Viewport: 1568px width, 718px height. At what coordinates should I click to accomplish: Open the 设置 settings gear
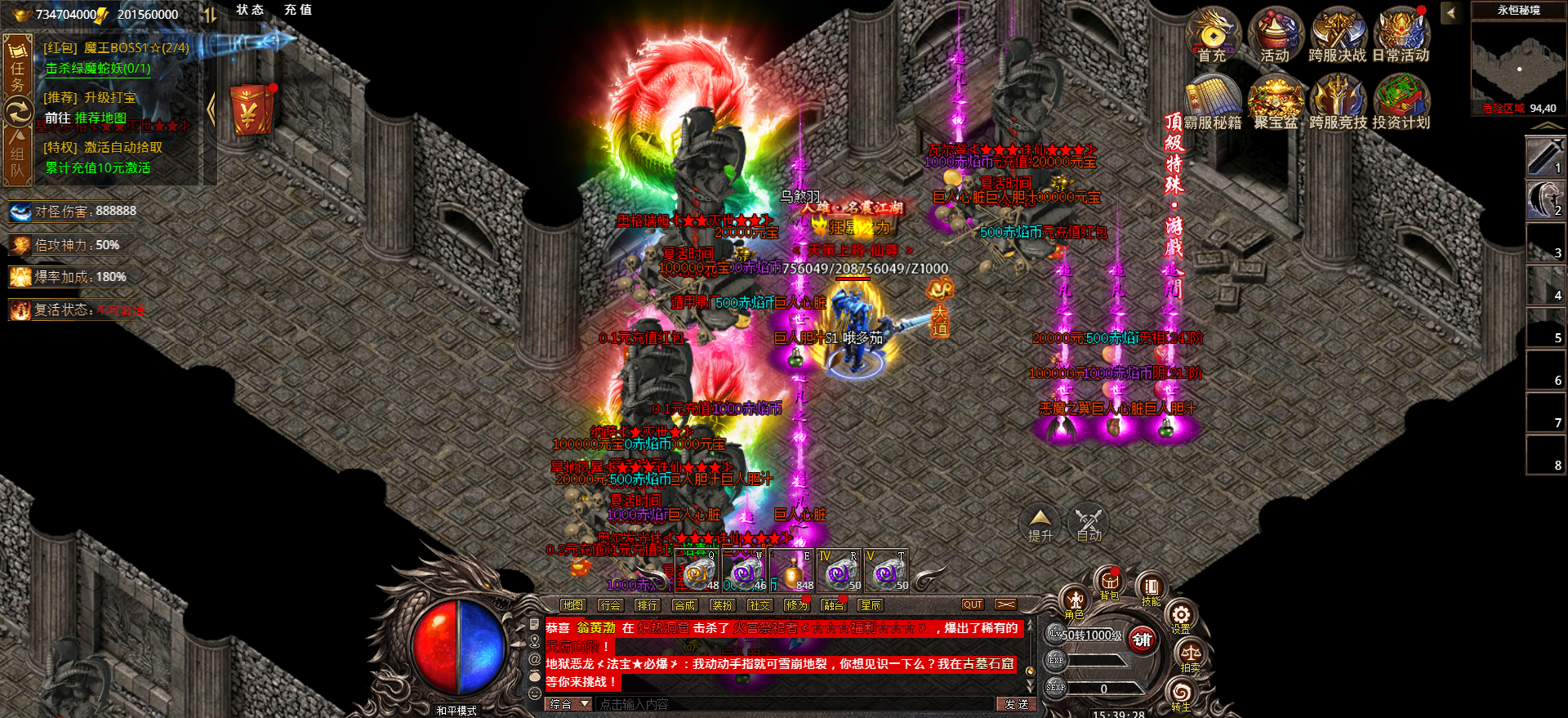(x=1181, y=617)
